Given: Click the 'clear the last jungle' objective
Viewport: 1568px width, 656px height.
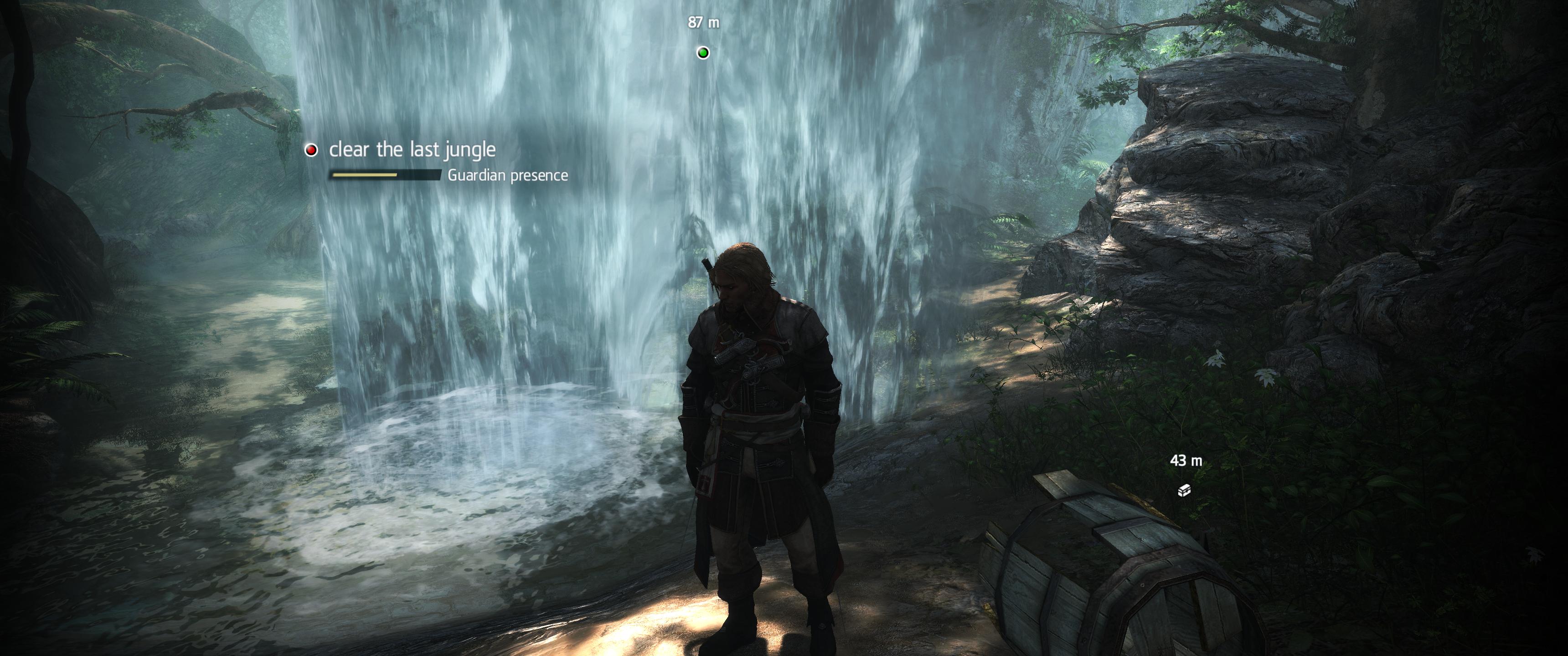Looking at the screenshot, I should pos(412,150).
